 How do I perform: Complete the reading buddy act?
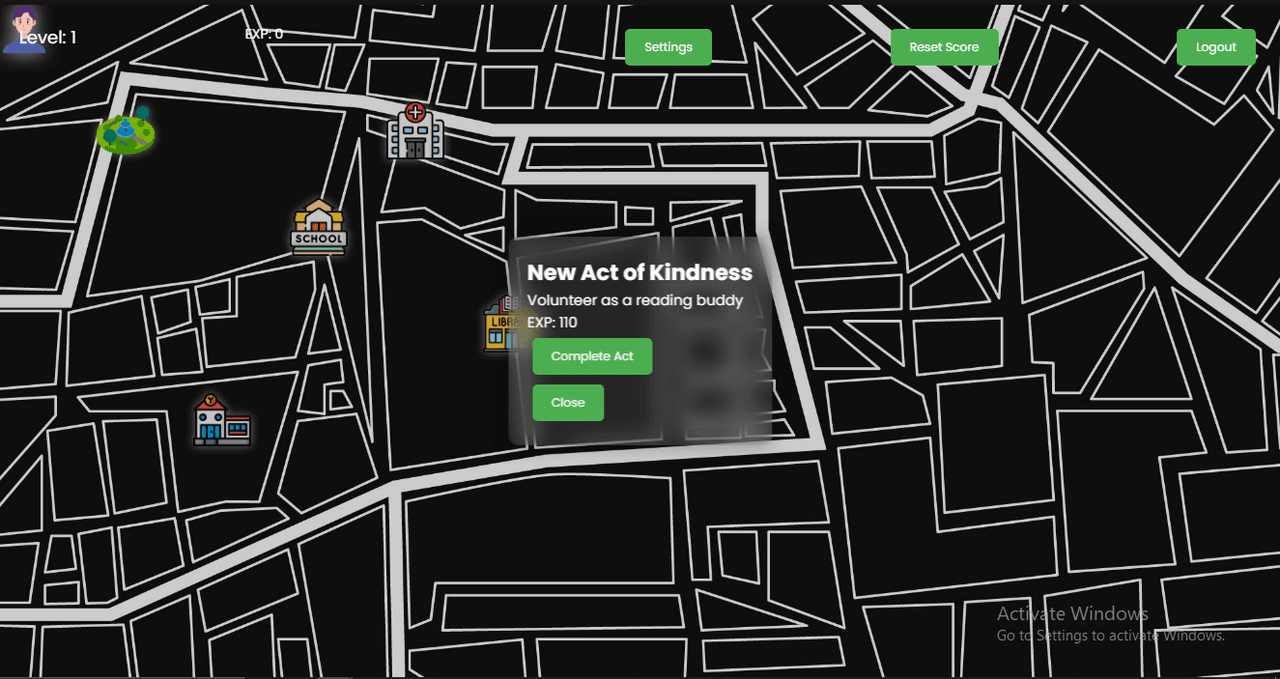click(x=592, y=356)
